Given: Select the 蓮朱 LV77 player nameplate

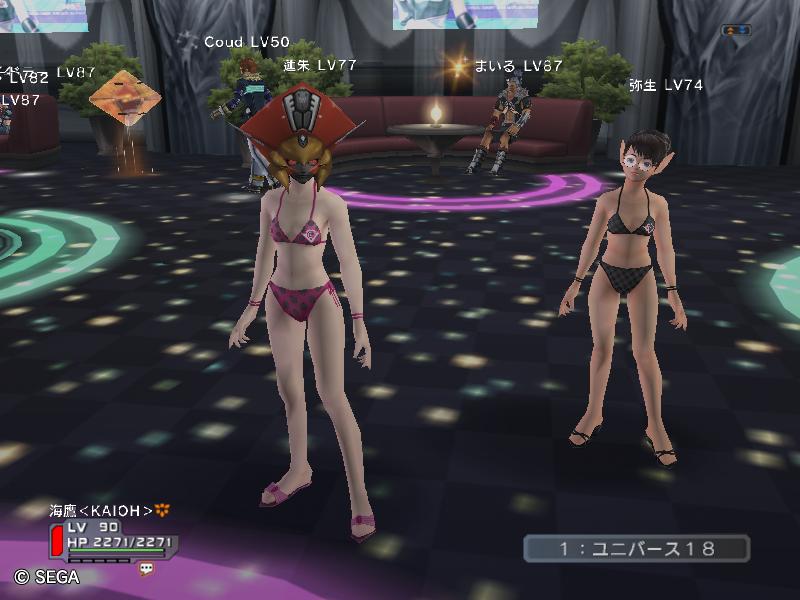Looking at the screenshot, I should [320, 64].
